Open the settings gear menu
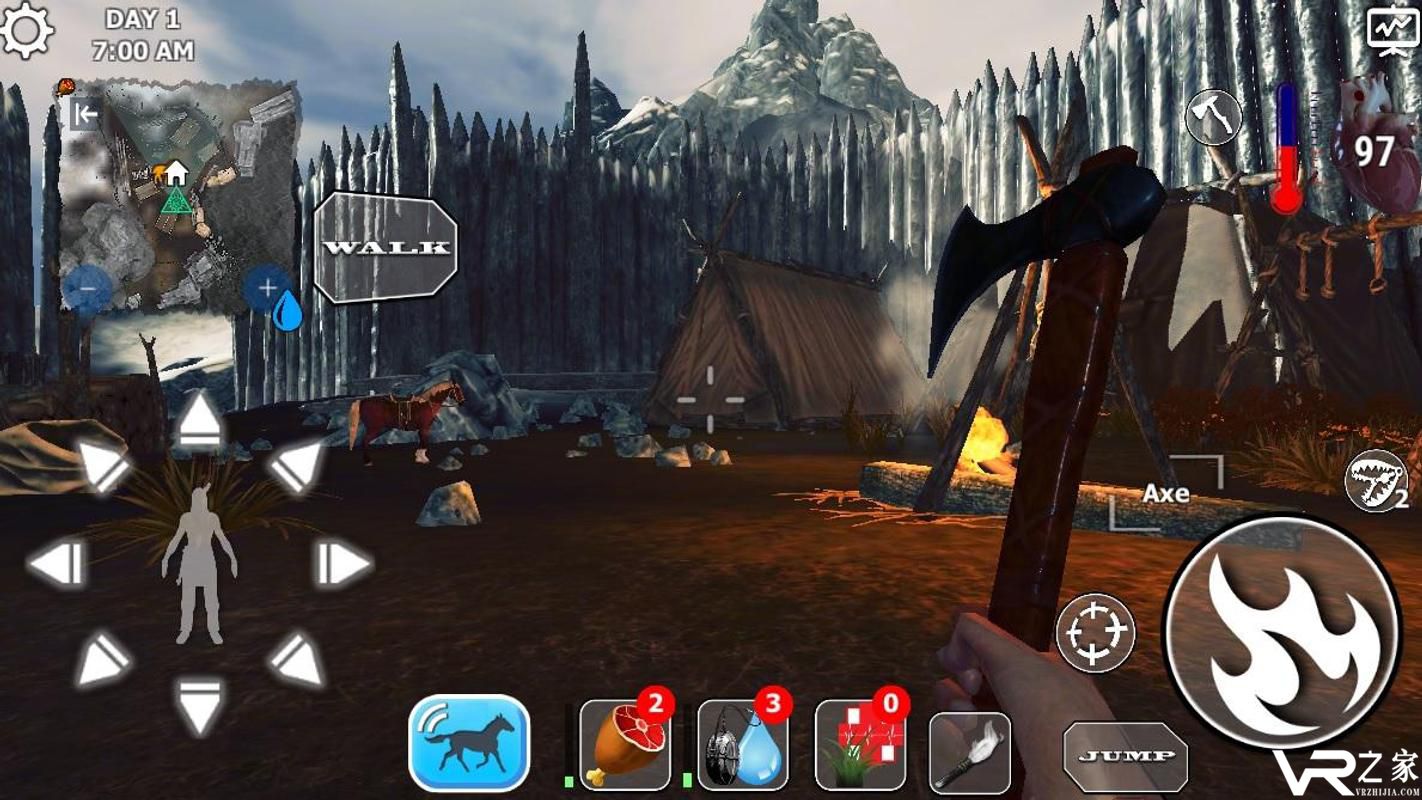 click(x=27, y=30)
